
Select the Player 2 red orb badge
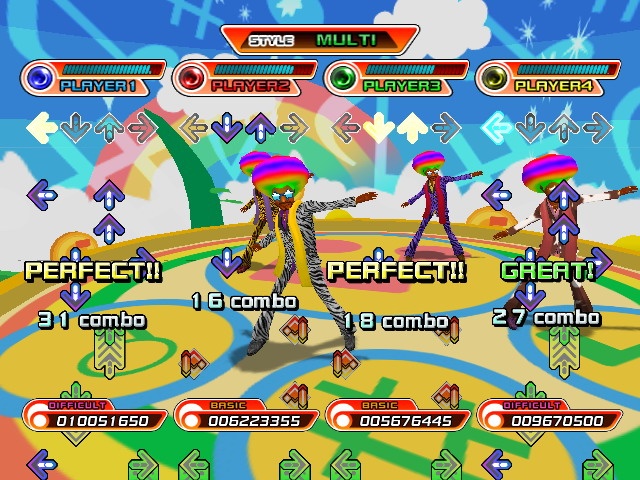pyautogui.click(x=192, y=77)
